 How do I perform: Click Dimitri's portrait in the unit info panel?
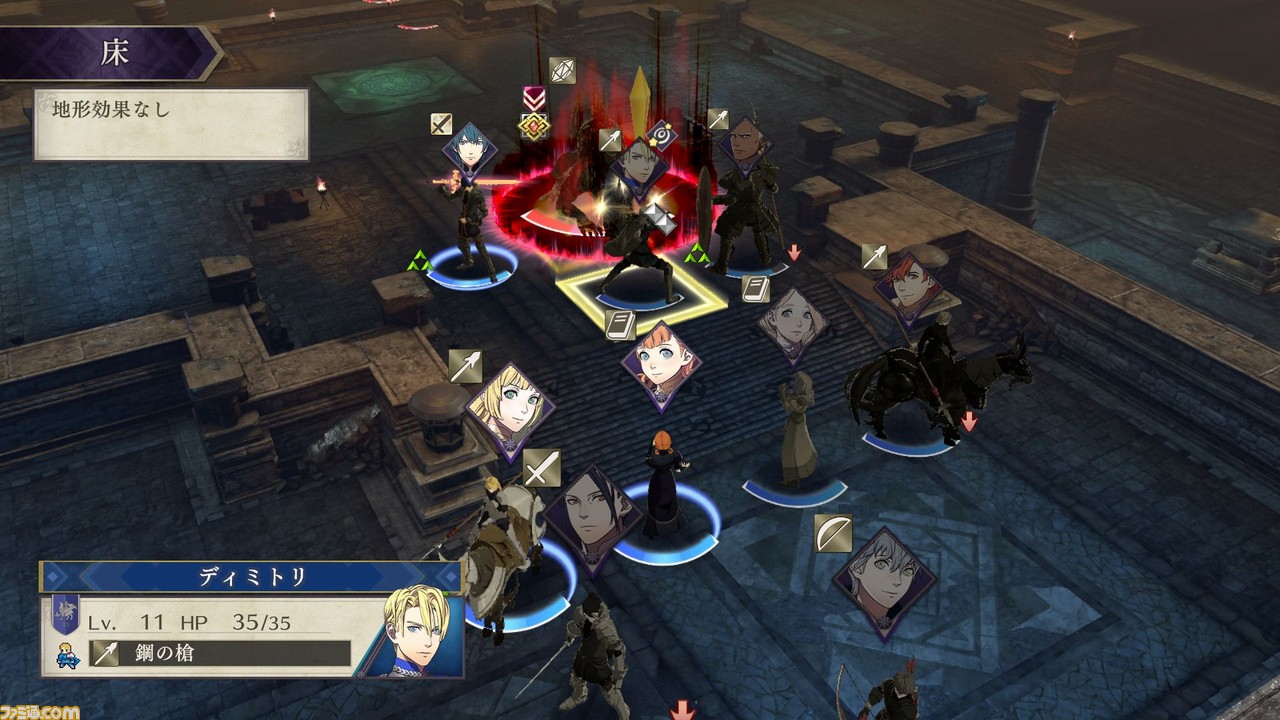(417, 632)
